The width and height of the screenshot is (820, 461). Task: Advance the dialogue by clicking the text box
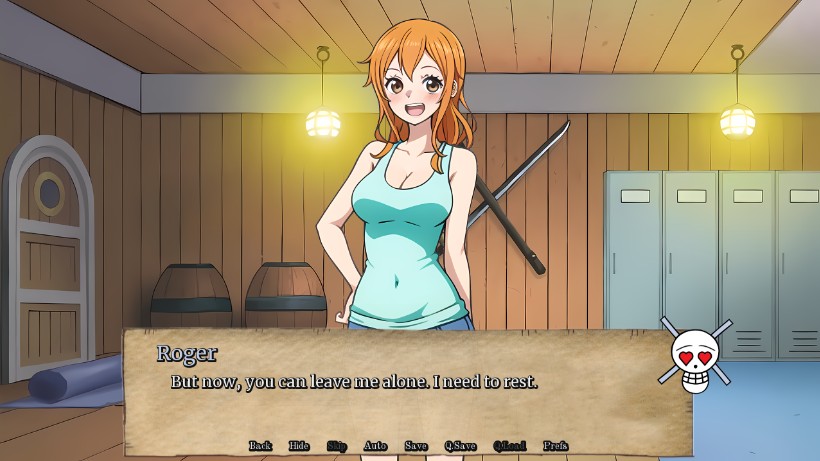tap(400, 395)
